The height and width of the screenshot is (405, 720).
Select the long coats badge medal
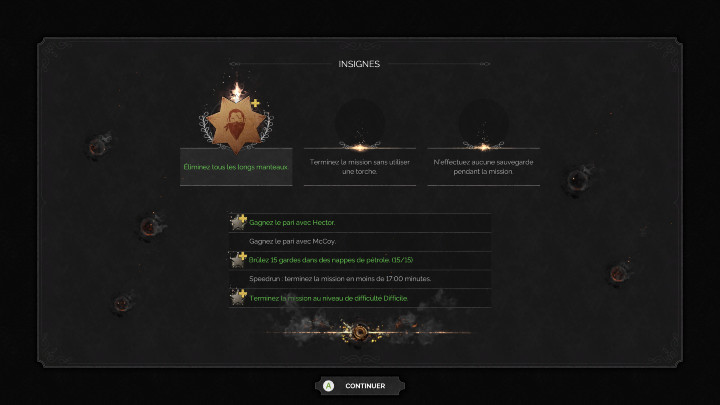(x=237, y=126)
